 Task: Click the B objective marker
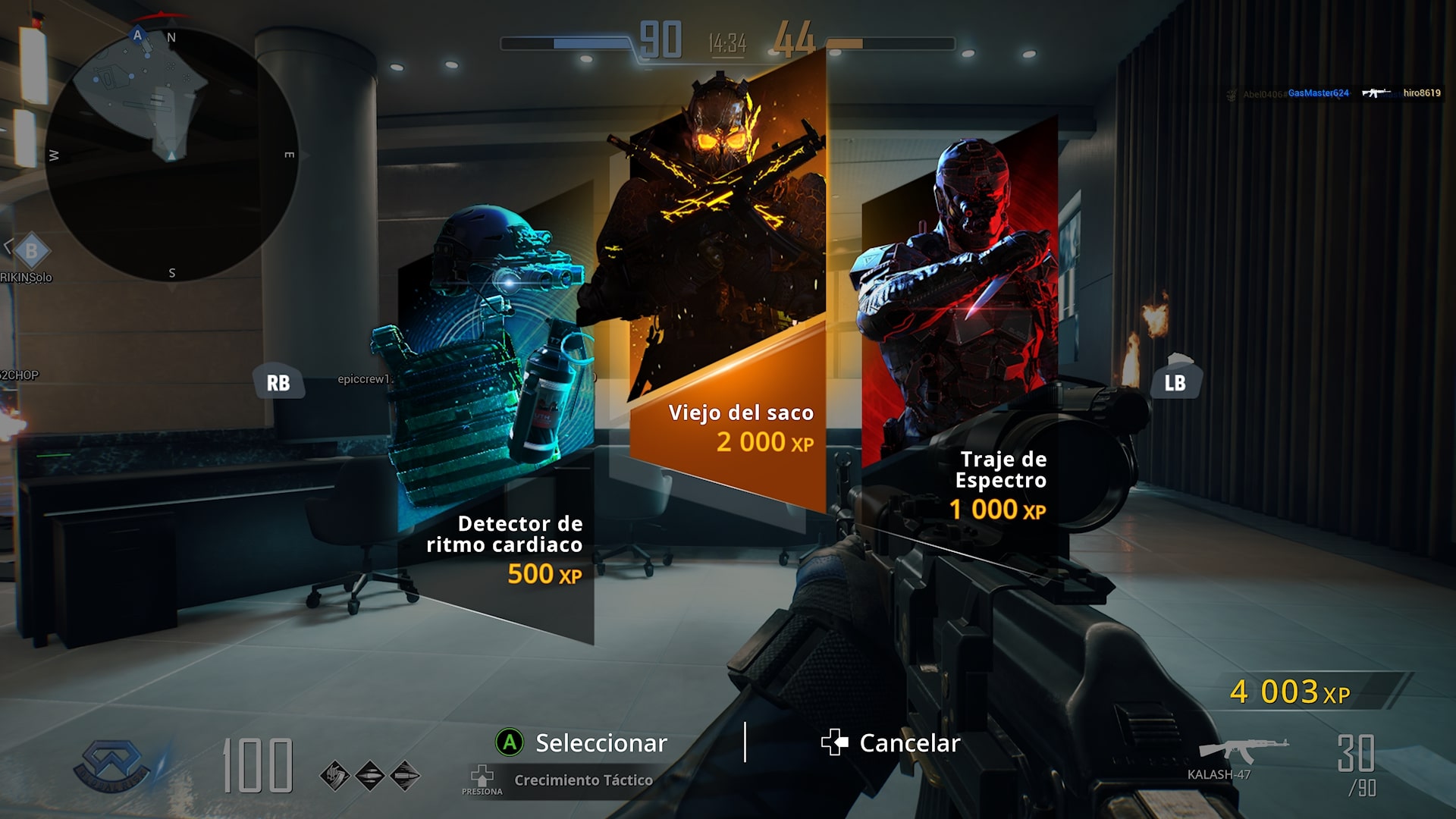(31, 250)
